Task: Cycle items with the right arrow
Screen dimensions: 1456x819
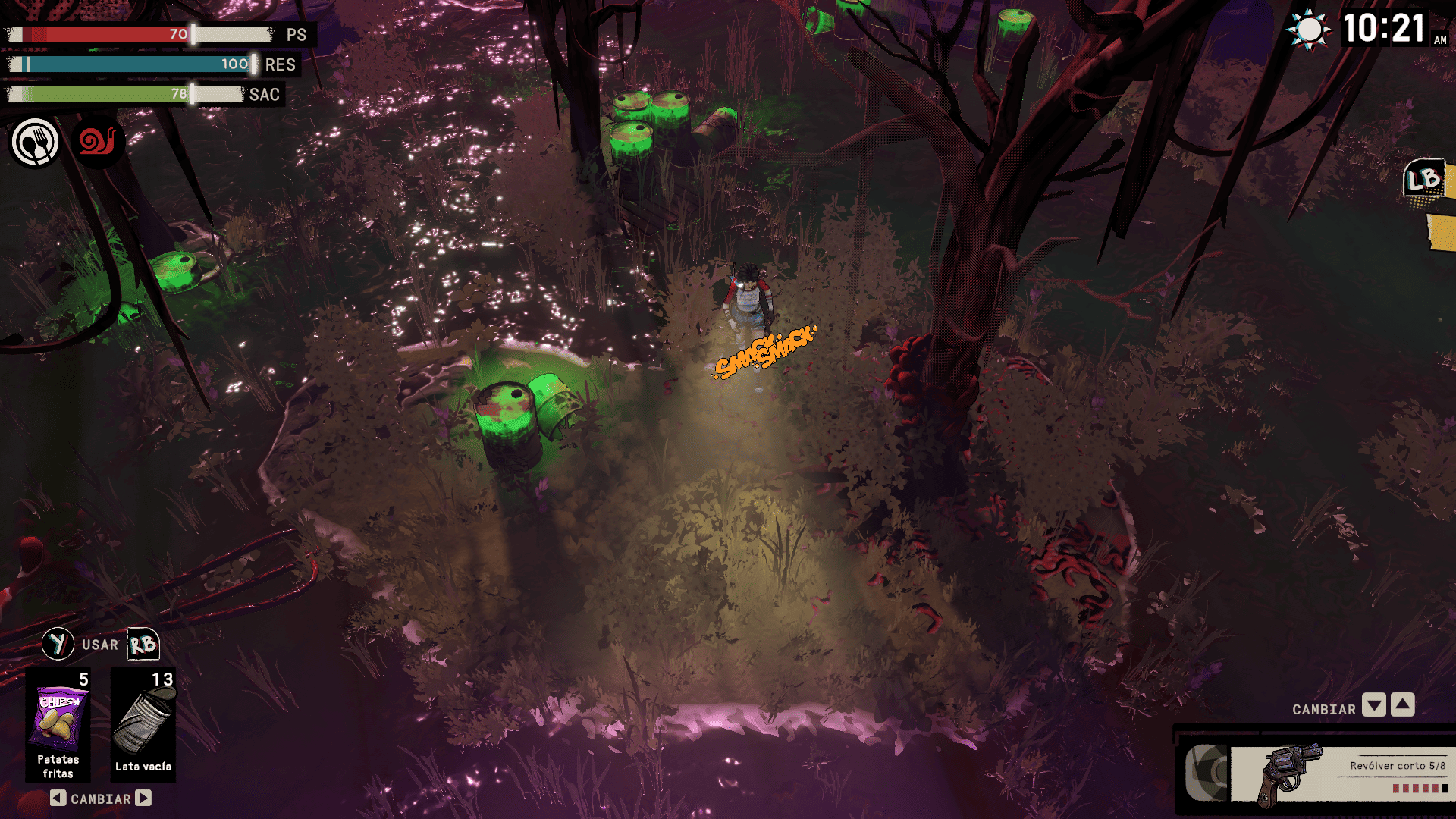Action: click(143, 798)
